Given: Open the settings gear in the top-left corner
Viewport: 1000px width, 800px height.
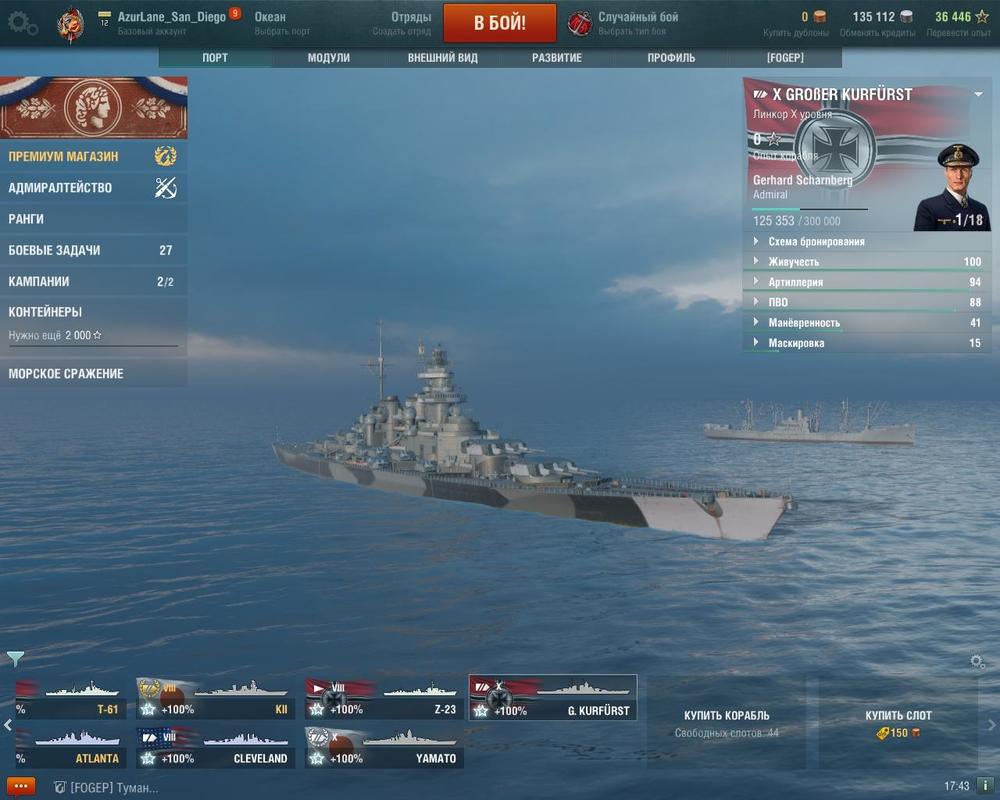Looking at the screenshot, I should click(21, 23).
